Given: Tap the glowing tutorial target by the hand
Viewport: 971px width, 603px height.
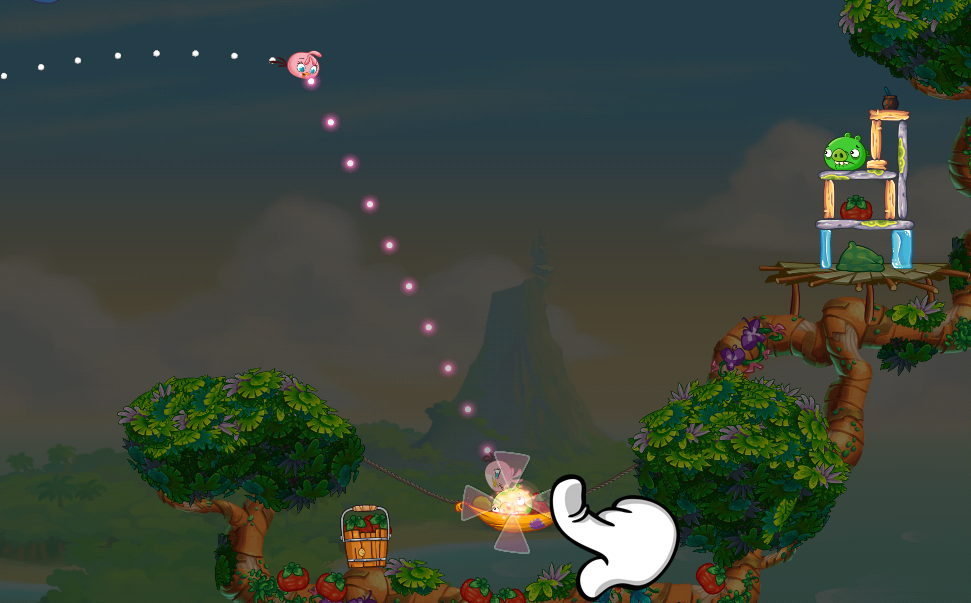Looking at the screenshot, I should tap(511, 501).
